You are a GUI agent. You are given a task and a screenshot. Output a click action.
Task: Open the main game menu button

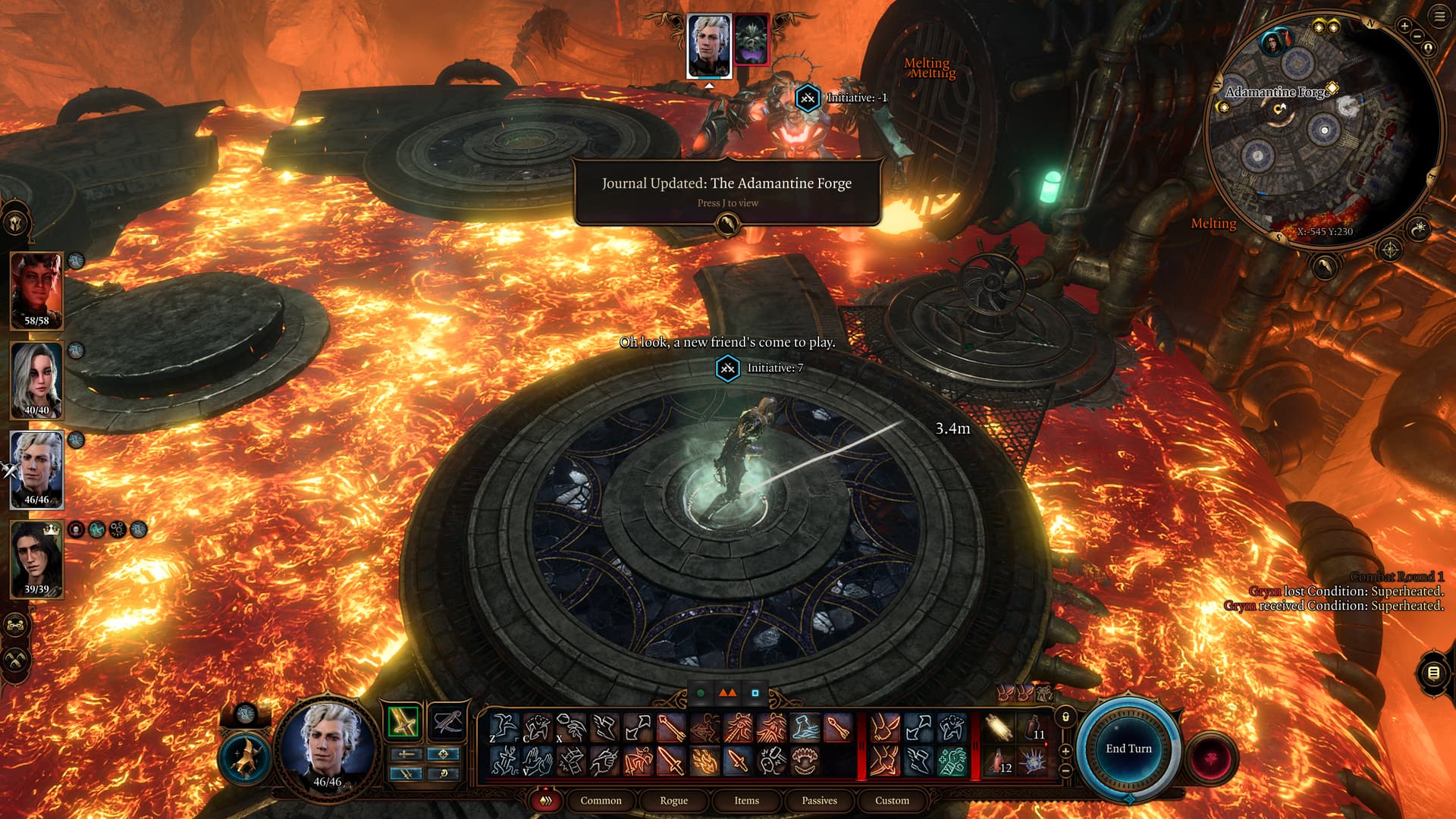click(x=1439, y=17)
